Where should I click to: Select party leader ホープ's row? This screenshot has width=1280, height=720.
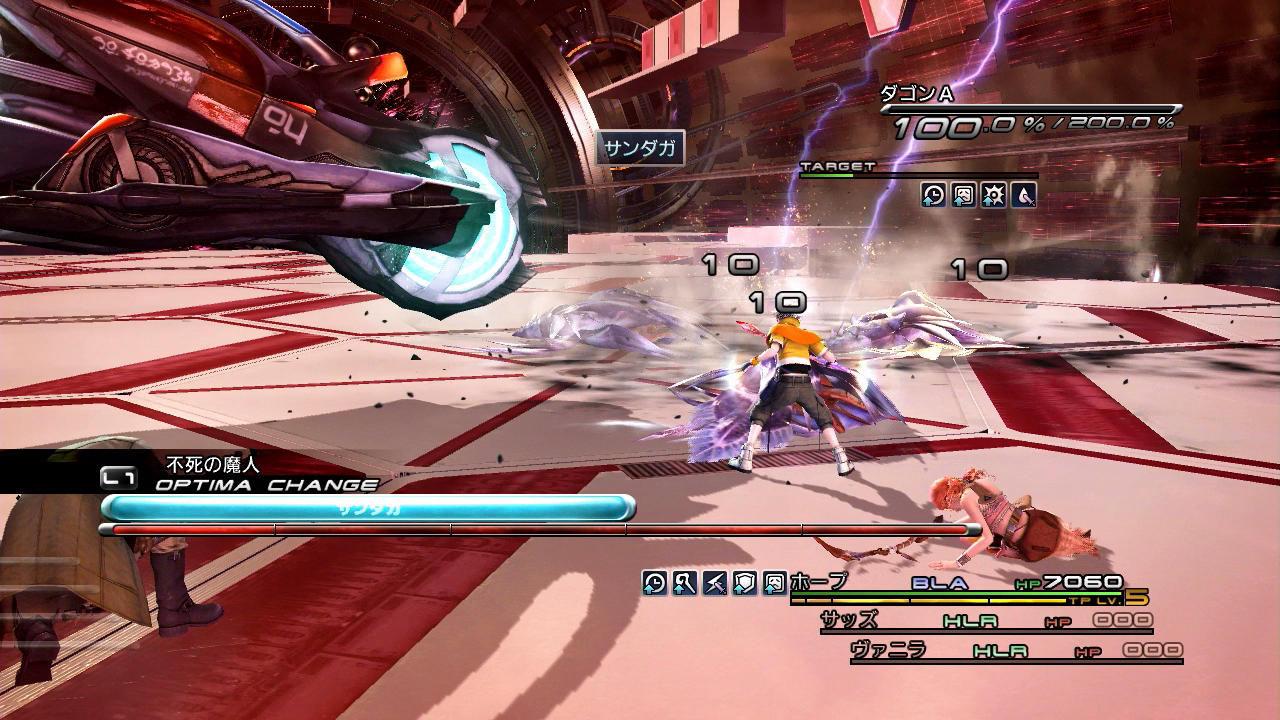tap(818, 582)
